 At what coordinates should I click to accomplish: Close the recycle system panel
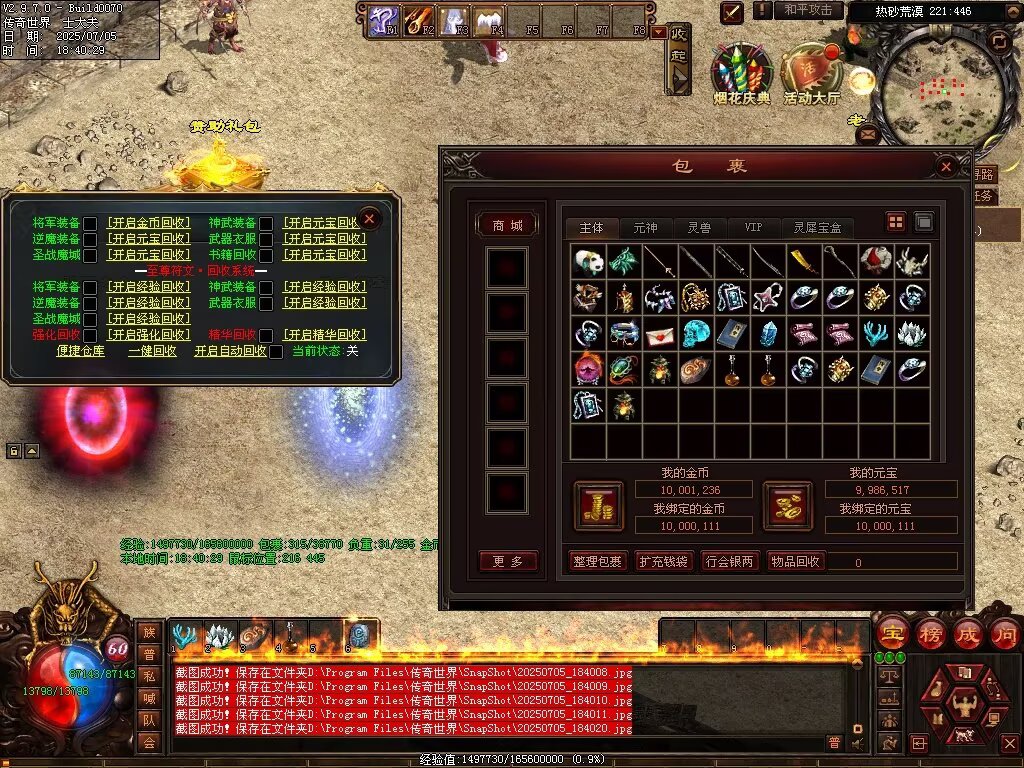pos(369,218)
